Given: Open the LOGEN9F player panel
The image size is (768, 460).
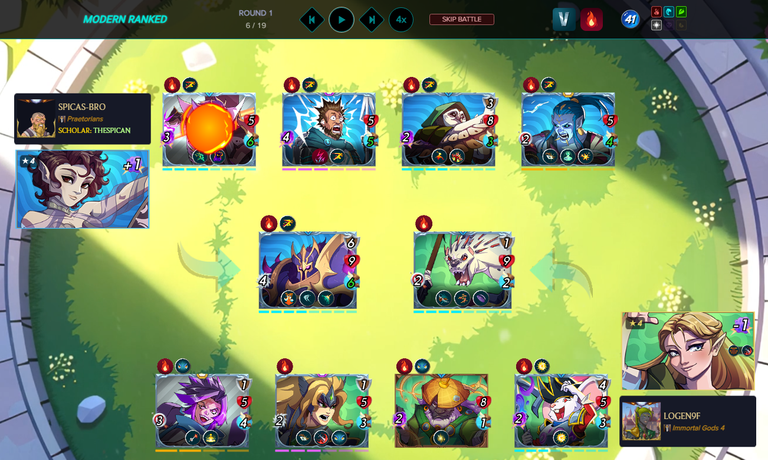Looking at the screenshot, I should pos(687,420).
